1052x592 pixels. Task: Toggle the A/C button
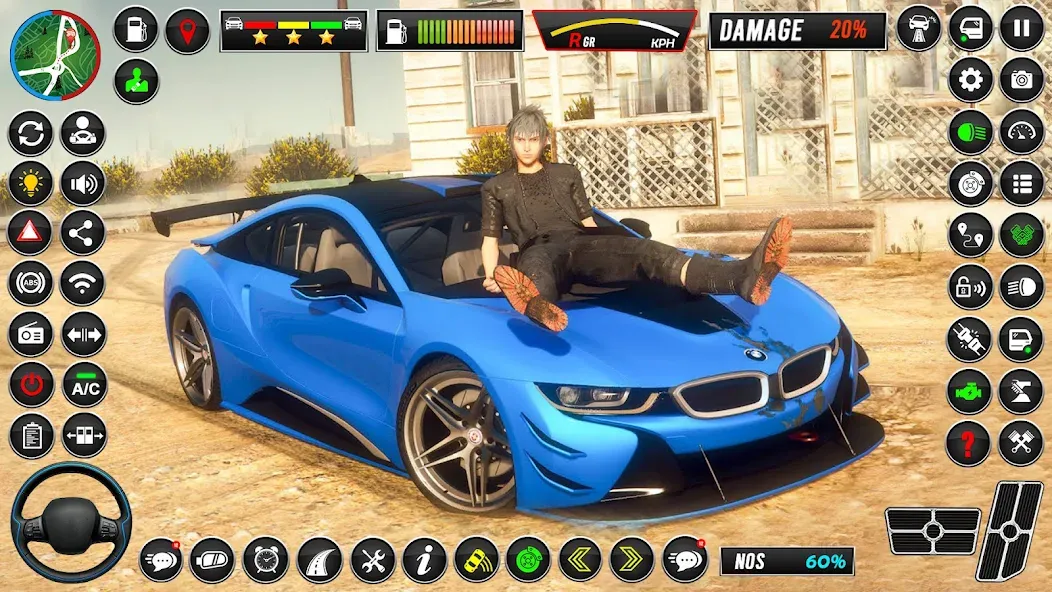(x=84, y=385)
